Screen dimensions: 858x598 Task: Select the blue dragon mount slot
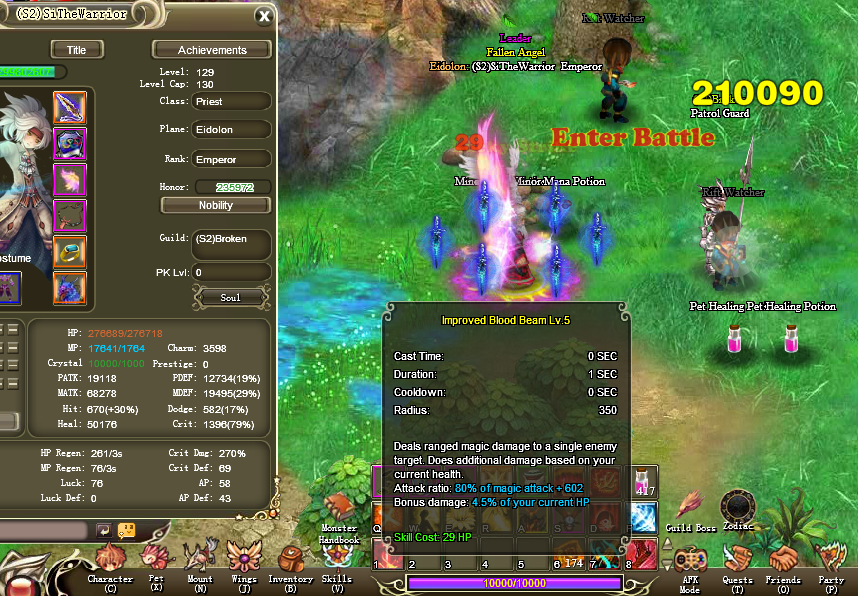click(69, 288)
